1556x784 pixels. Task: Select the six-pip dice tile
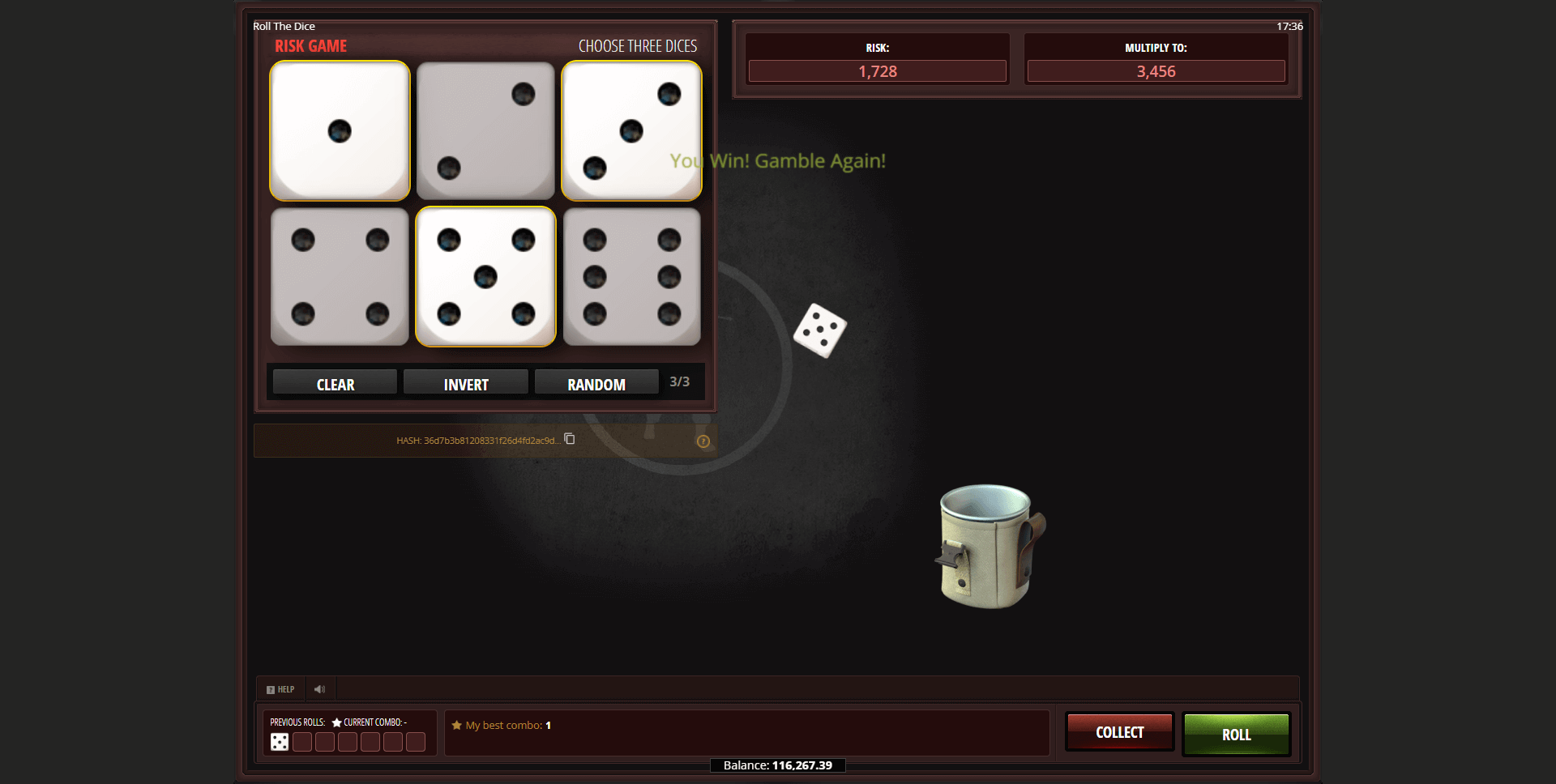click(x=631, y=276)
